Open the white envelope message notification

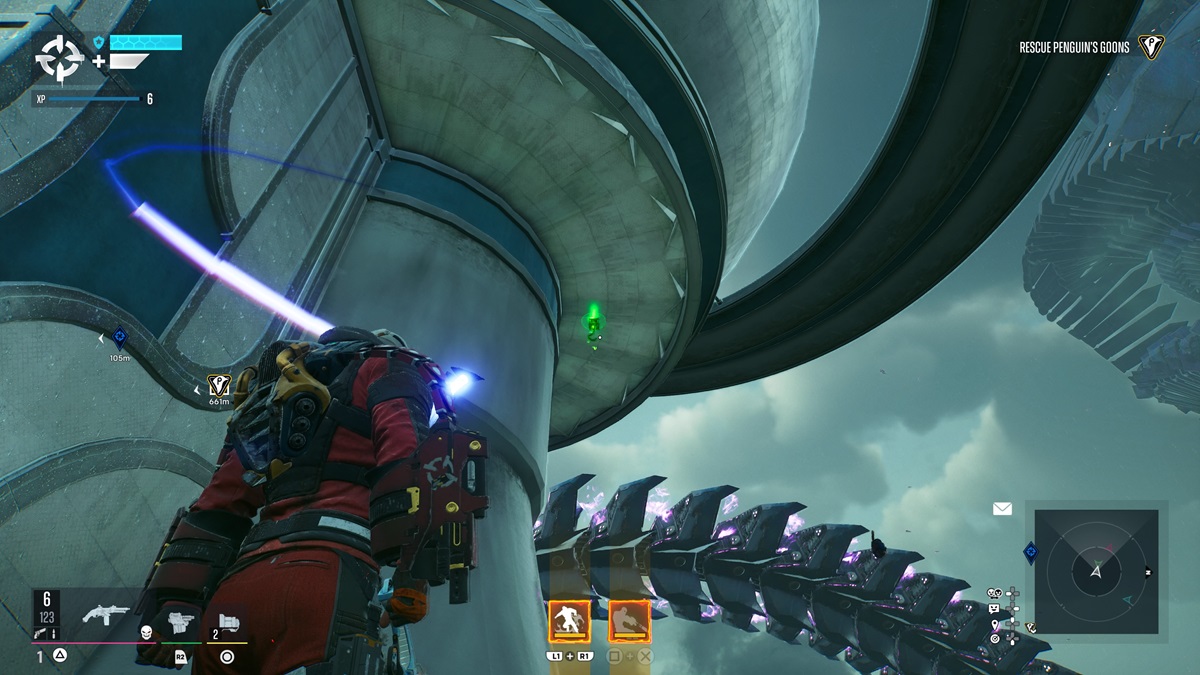pos(1002,509)
